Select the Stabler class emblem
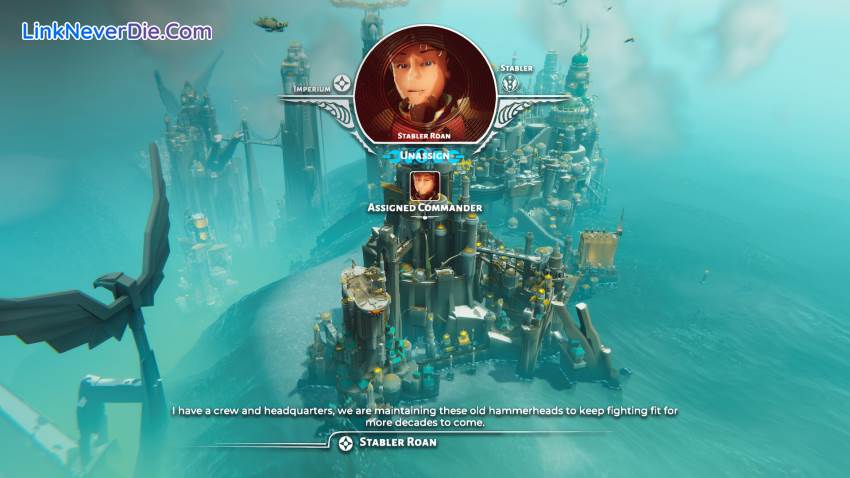This screenshot has width=850, height=478. [x=512, y=84]
